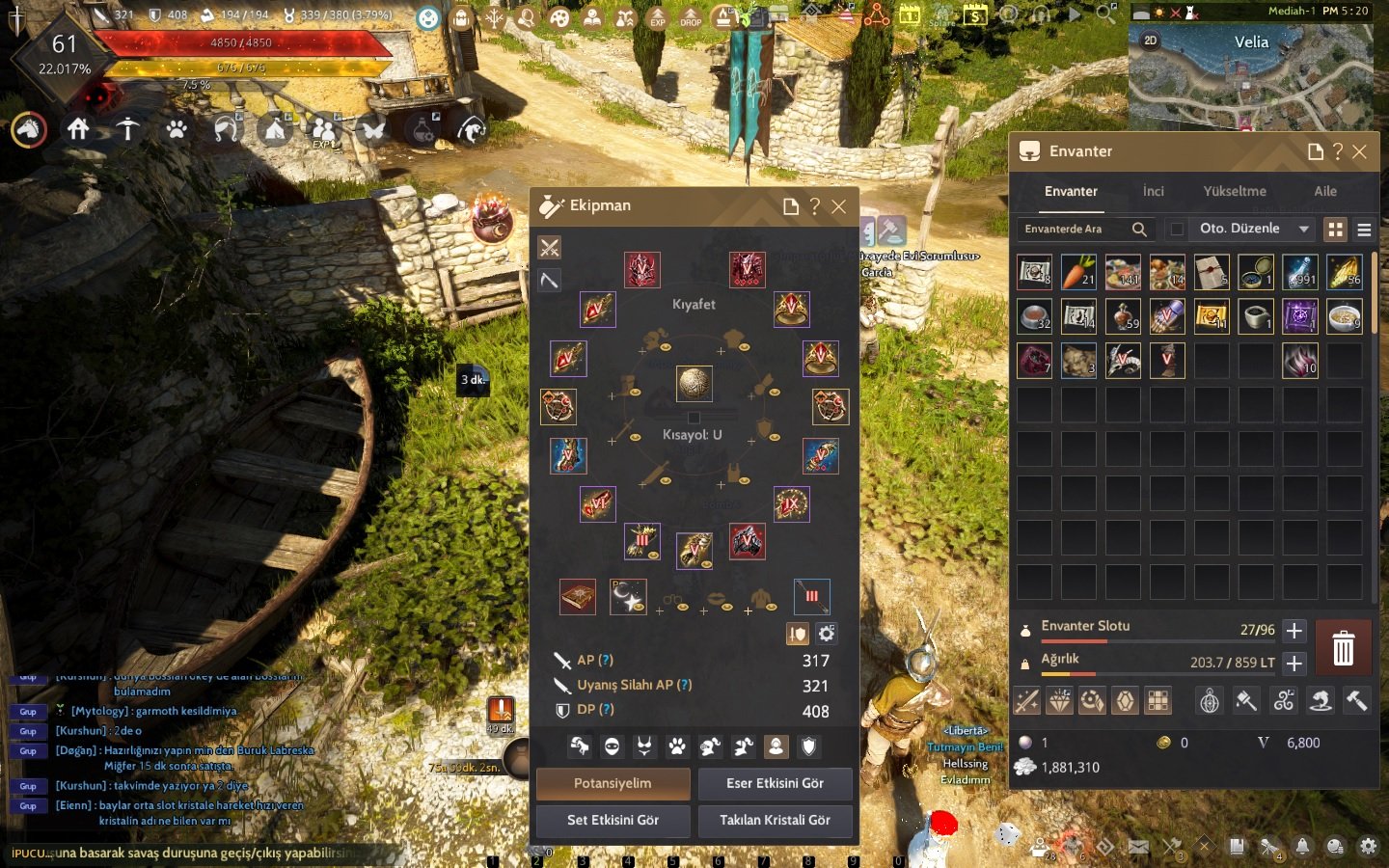Close the Envanter inventory window
1389x868 pixels.
coord(1360,151)
